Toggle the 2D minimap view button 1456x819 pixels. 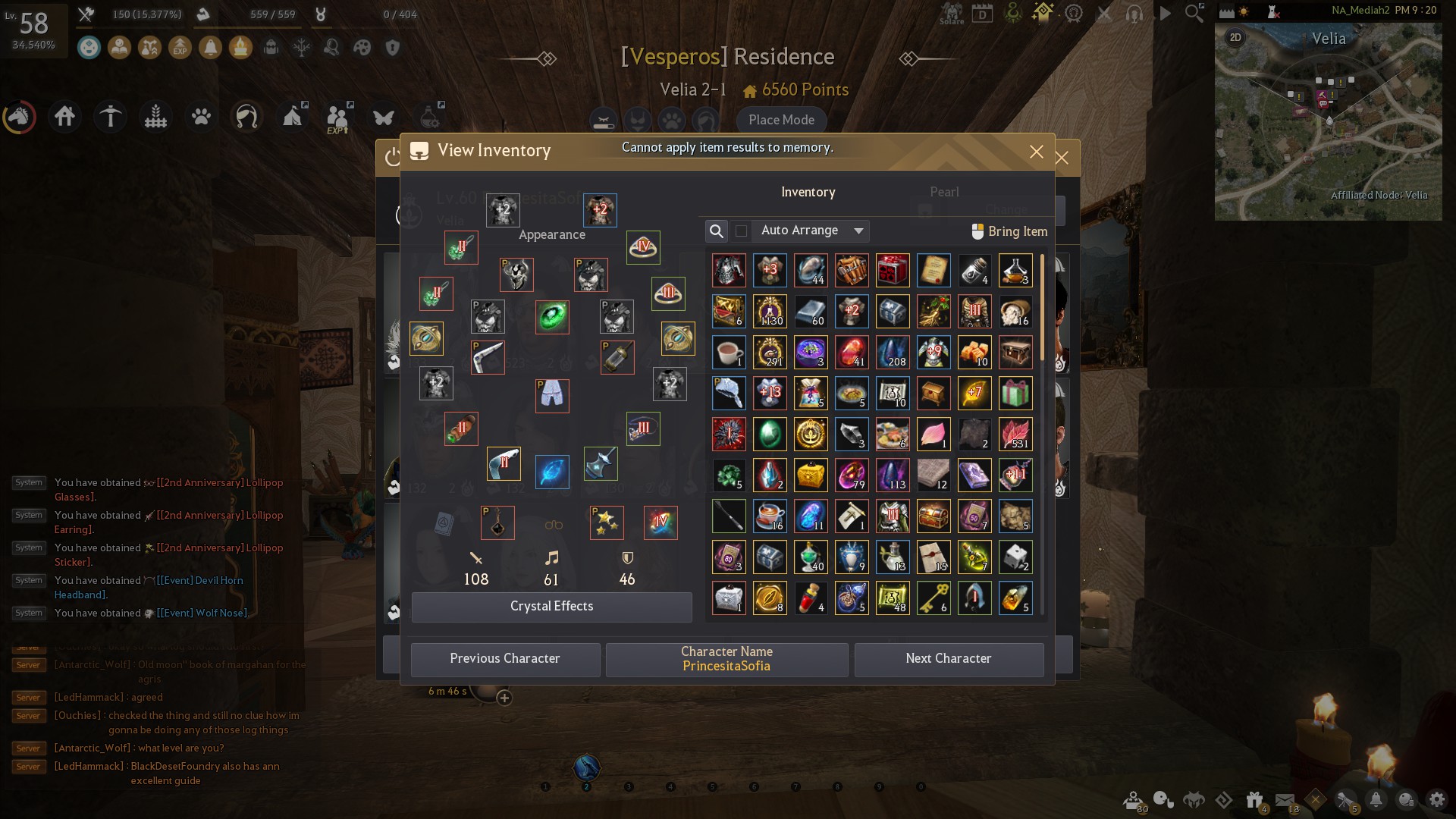click(x=1238, y=38)
